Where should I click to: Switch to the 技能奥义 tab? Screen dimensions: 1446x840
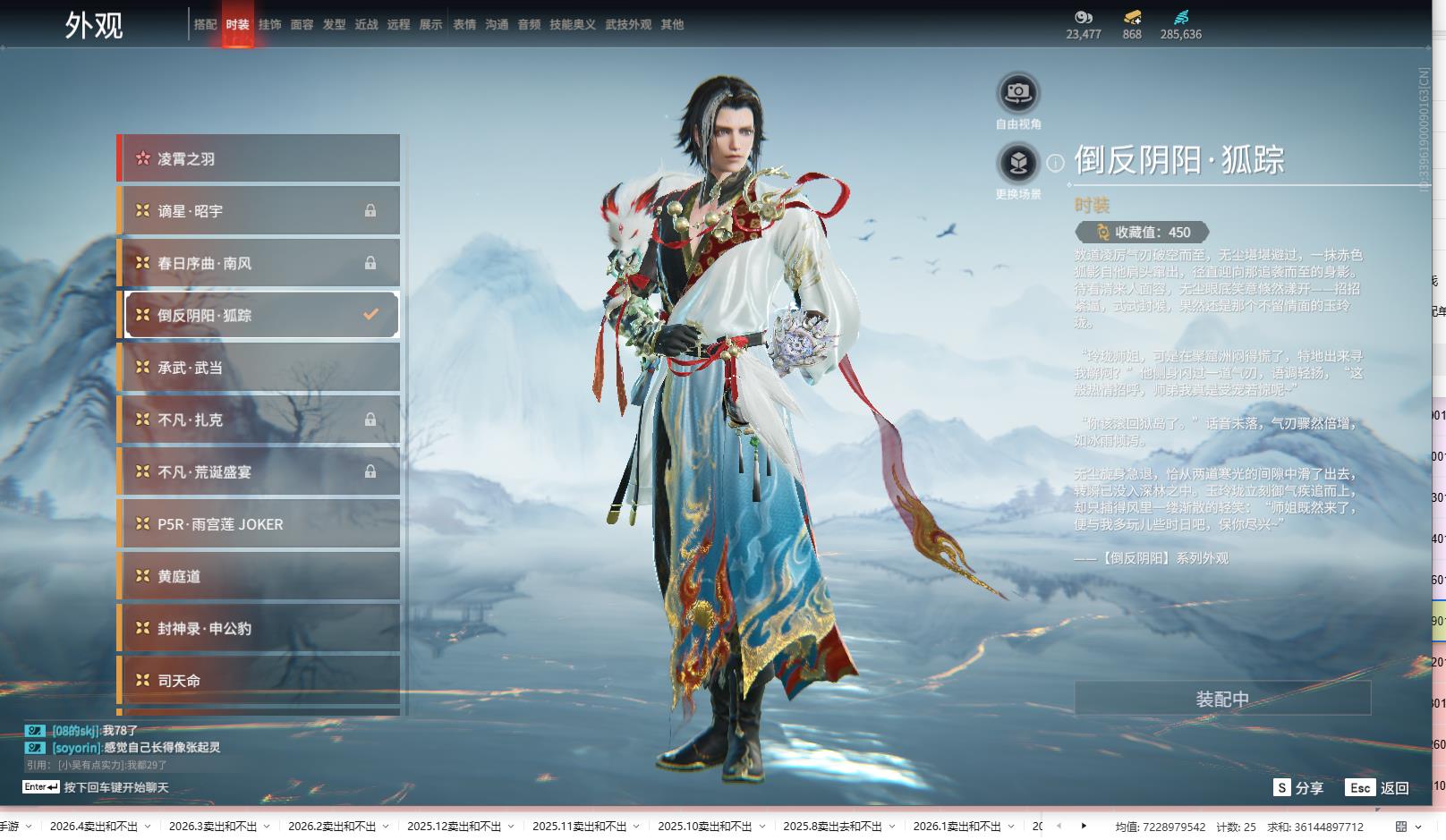(x=572, y=25)
